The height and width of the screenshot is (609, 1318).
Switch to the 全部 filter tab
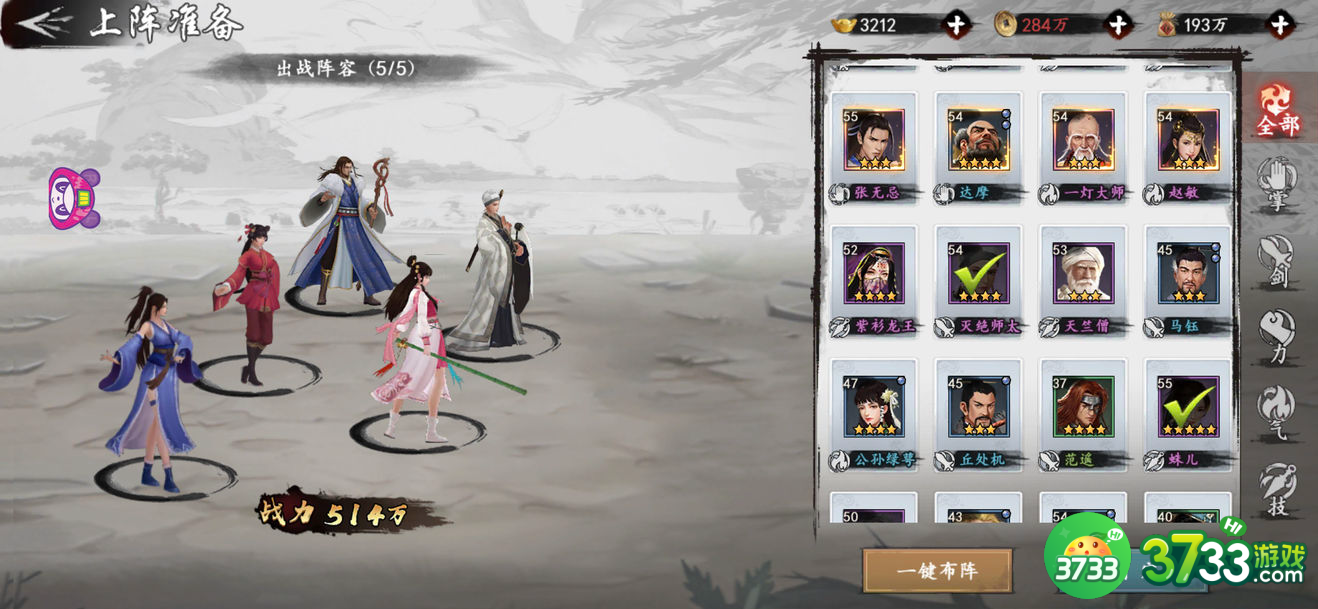[x=1277, y=108]
